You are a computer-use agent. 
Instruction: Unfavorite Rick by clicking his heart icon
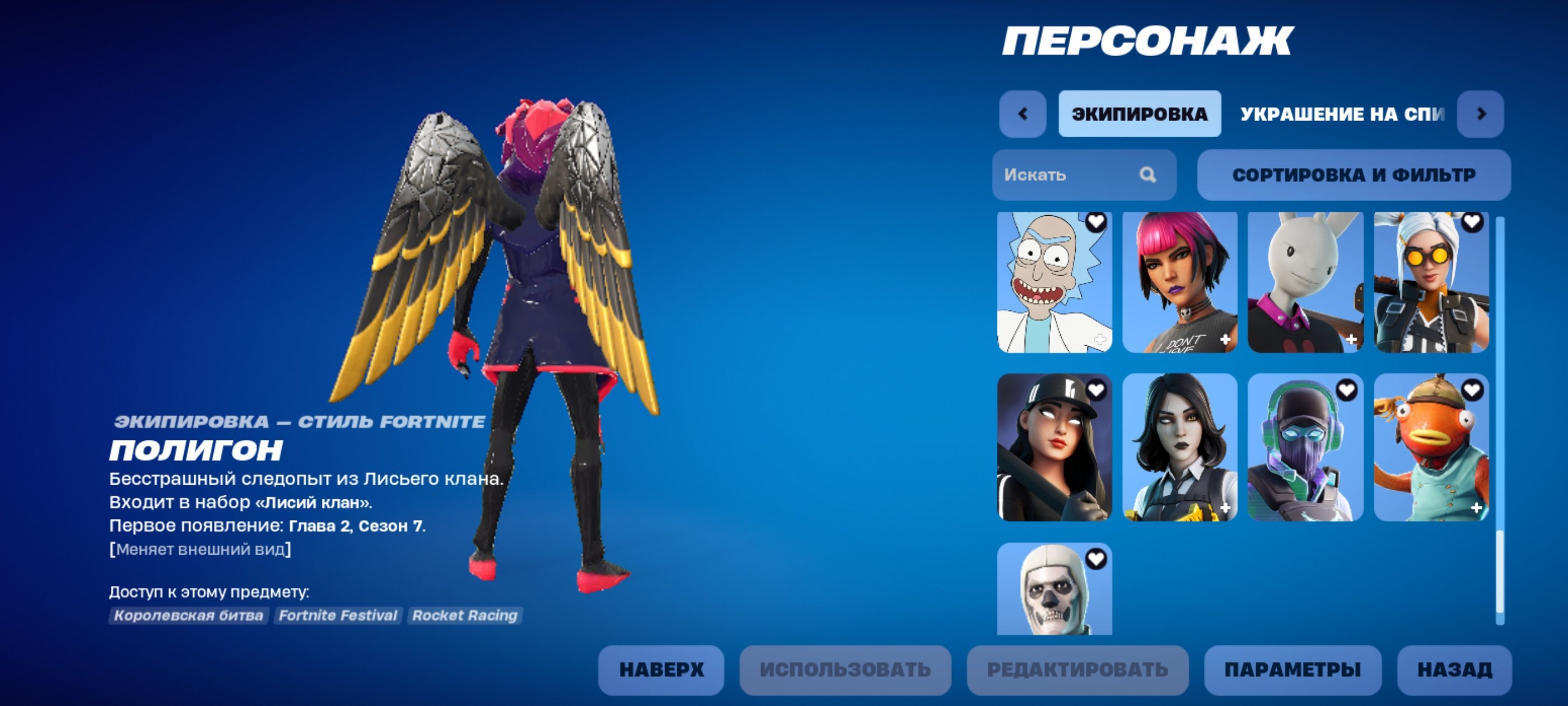1096,222
